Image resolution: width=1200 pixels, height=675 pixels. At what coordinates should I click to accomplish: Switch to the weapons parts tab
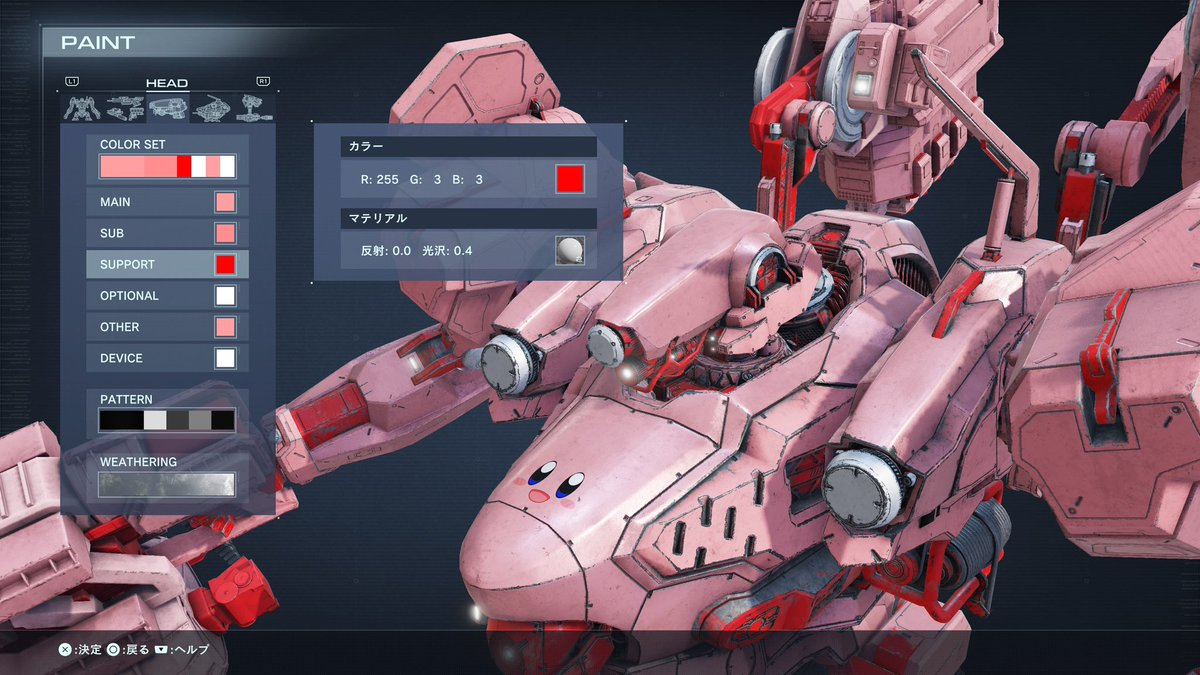[123, 108]
